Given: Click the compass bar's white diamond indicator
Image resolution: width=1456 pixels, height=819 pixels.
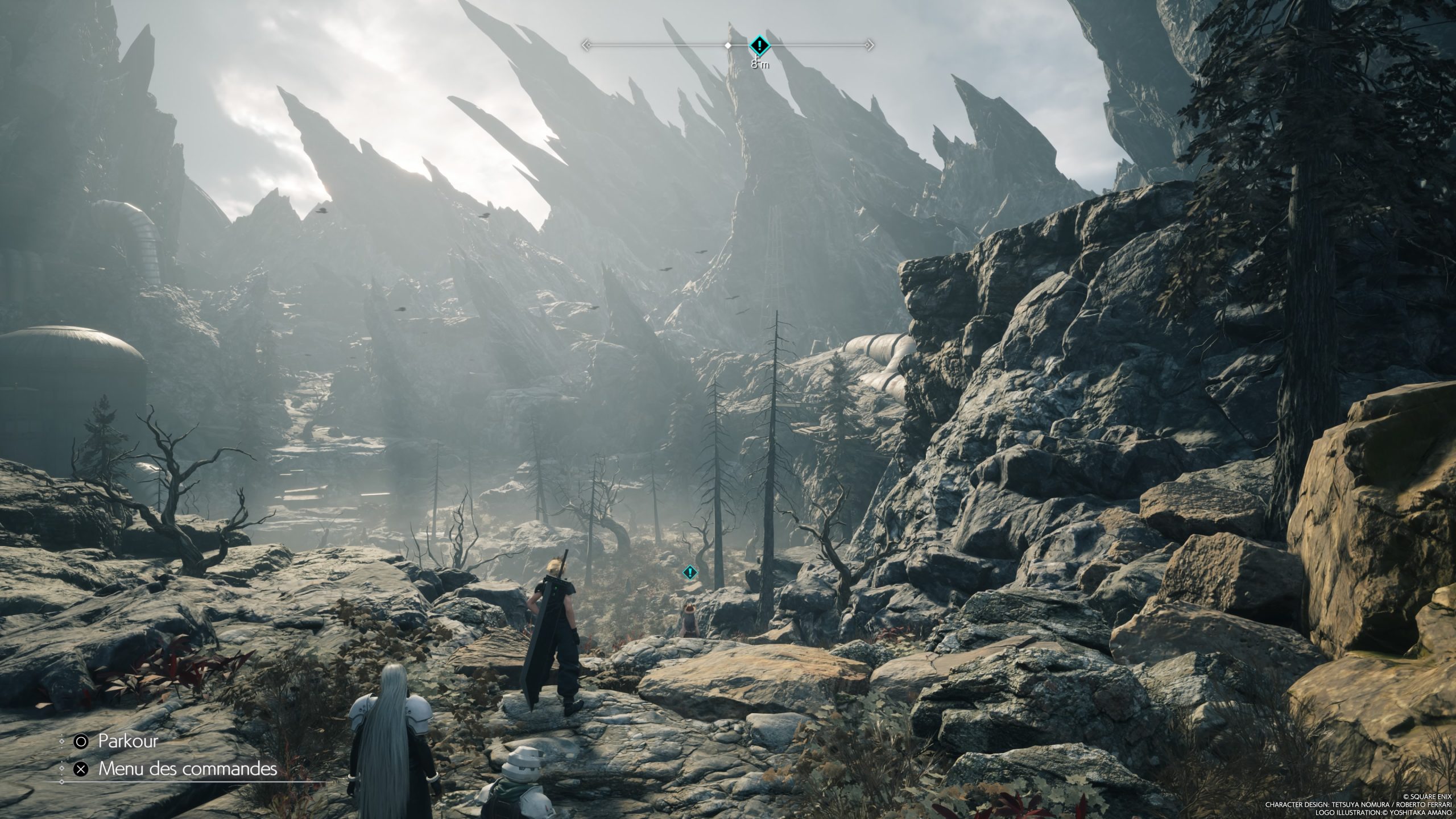Looking at the screenshot, I should (x=728, y=44).
